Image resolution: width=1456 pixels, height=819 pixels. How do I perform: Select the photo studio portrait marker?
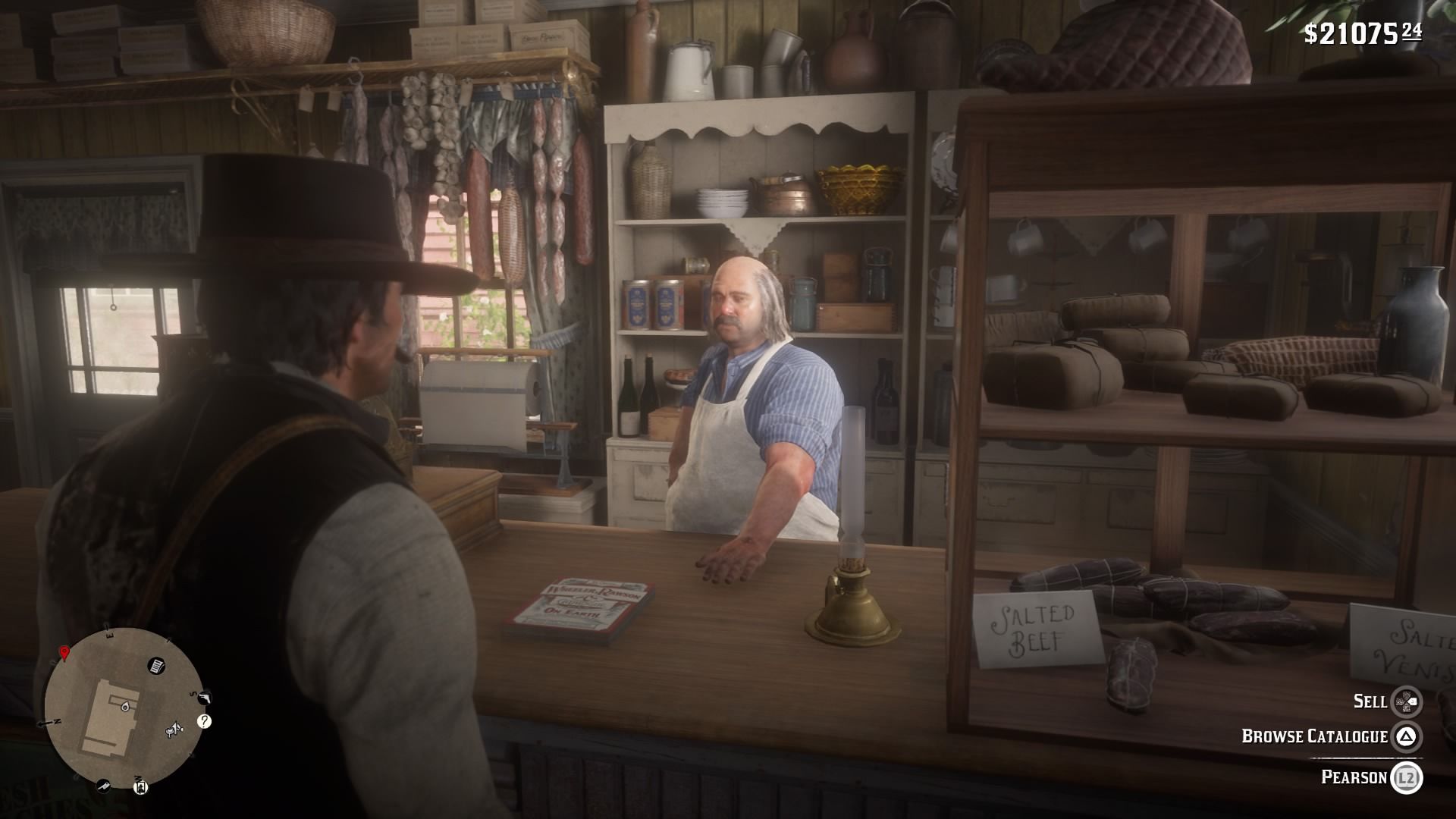pos(140,787)
